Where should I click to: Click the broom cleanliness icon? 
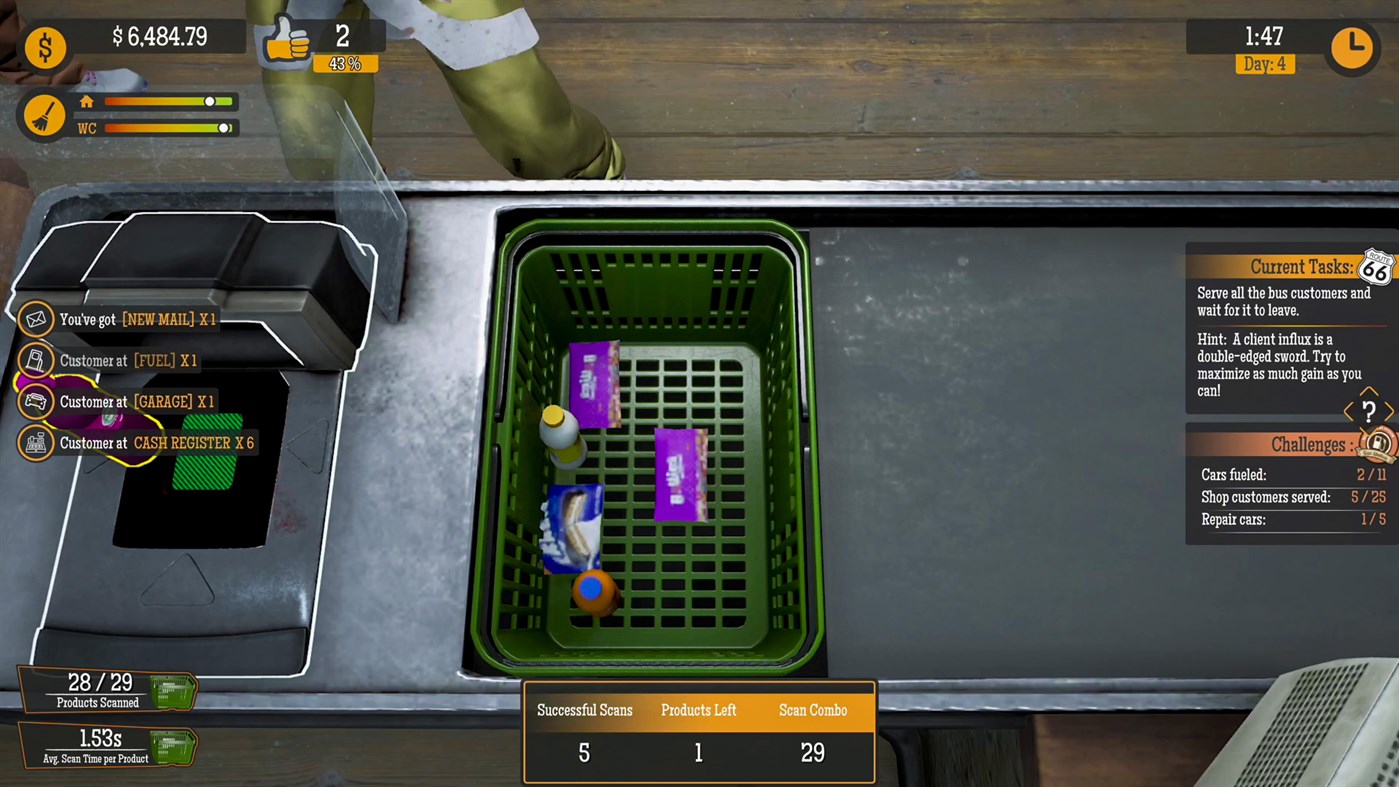[44, 114]
